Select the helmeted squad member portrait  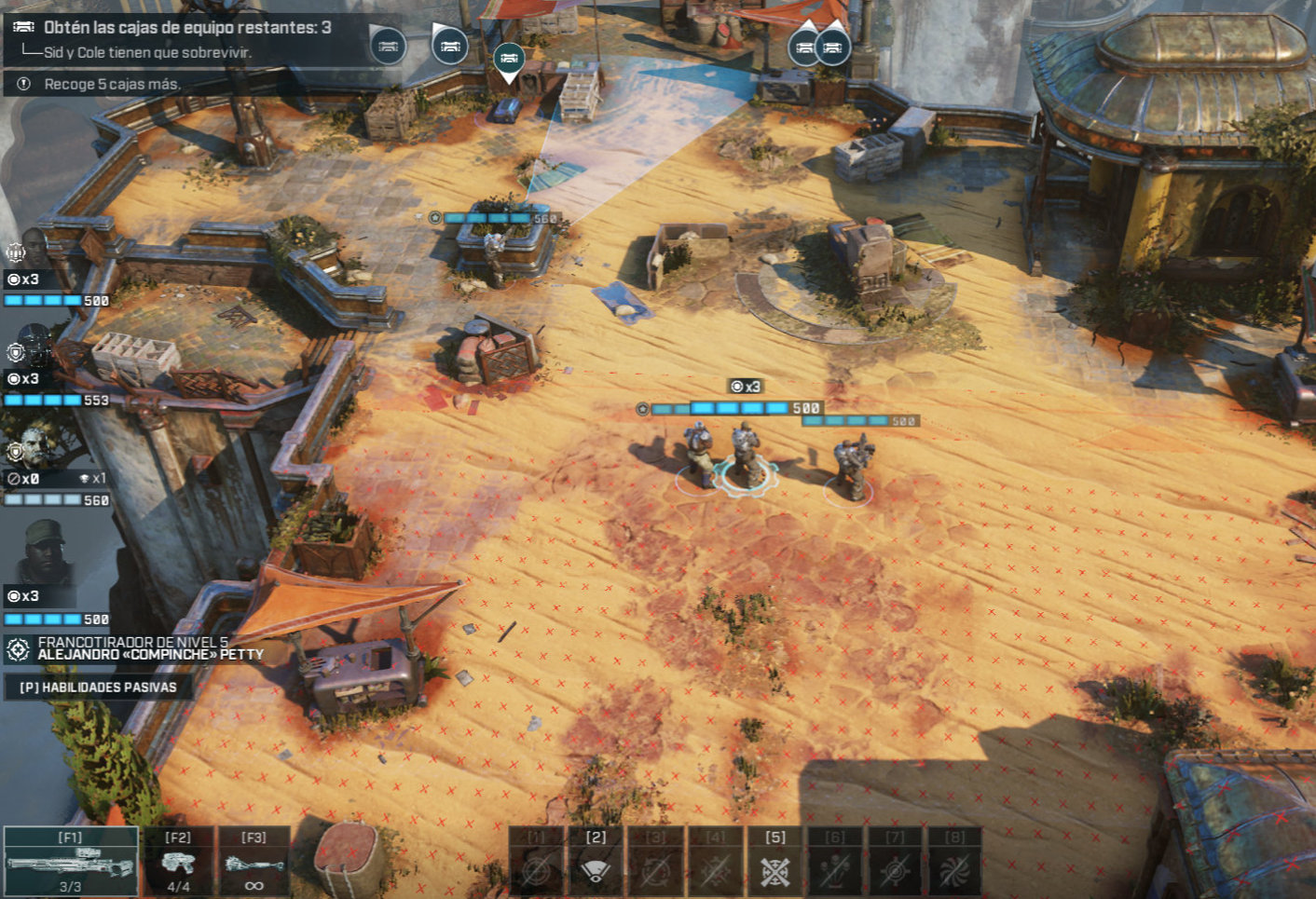[x=34, y=345]
